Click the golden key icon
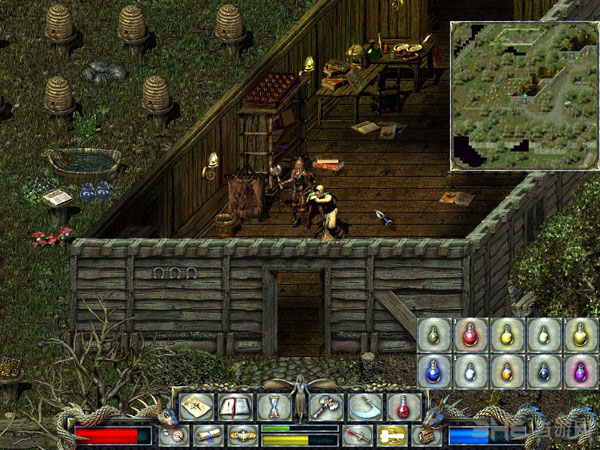 [391, 435]
